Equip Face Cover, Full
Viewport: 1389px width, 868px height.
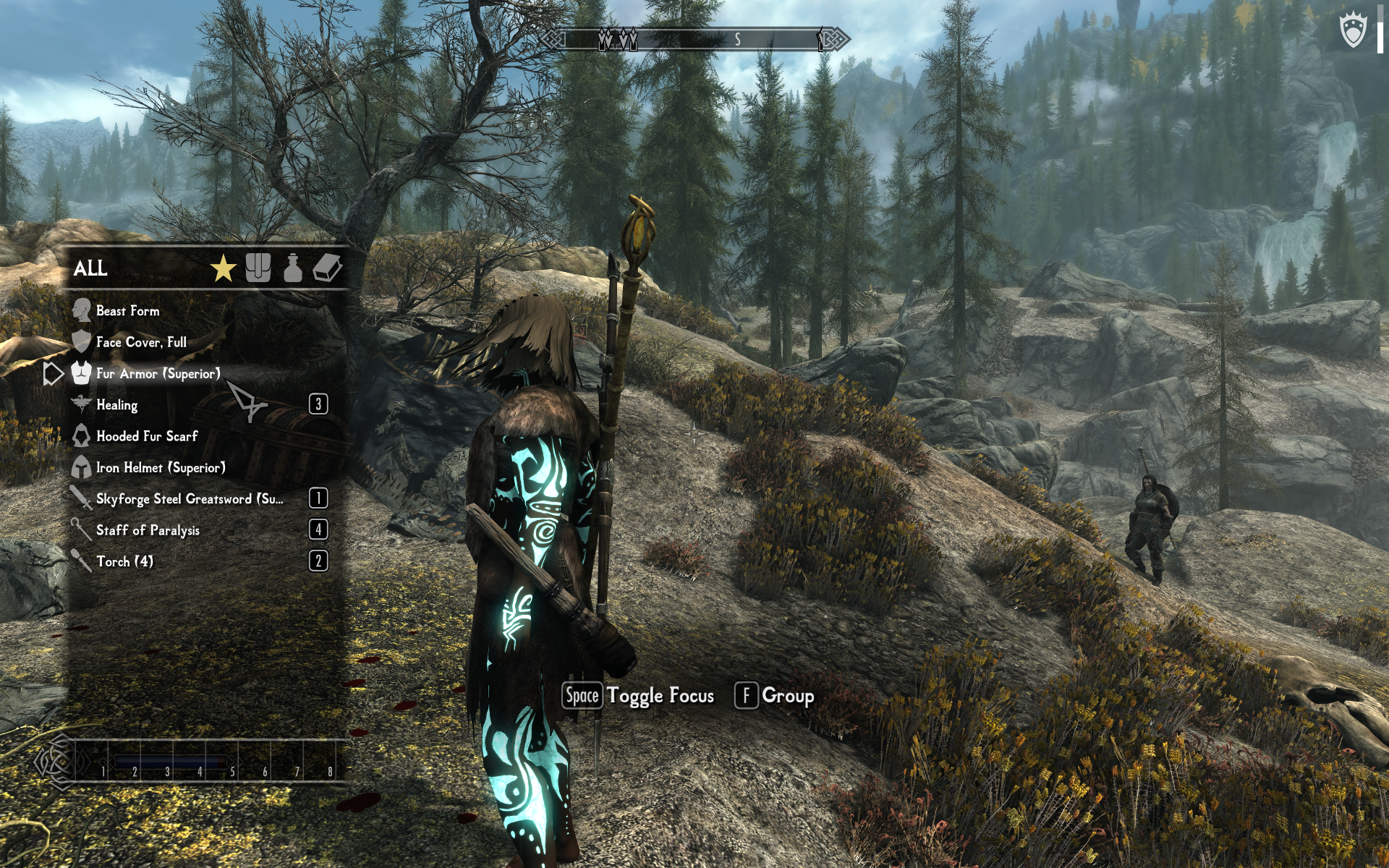pos(141,342)
